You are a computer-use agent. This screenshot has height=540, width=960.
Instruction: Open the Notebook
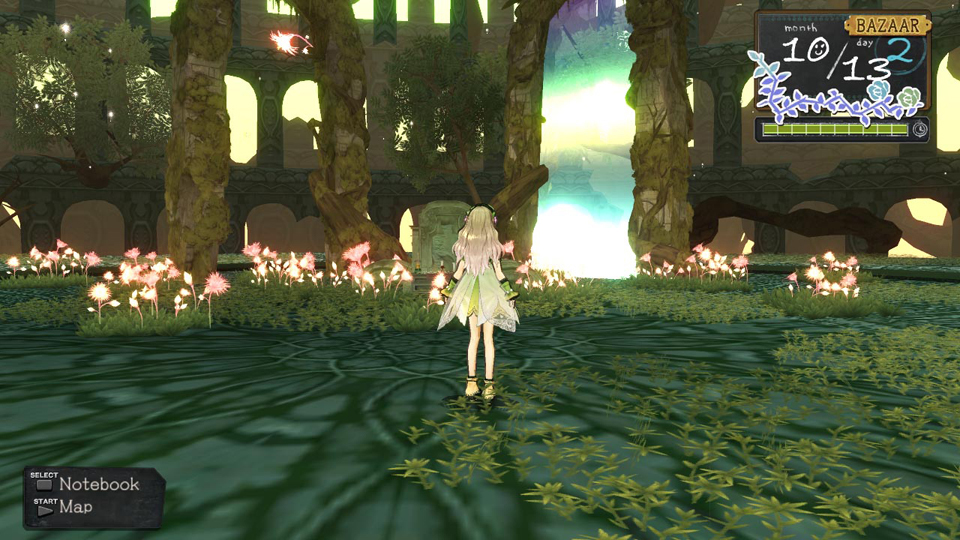click(98, 484)
